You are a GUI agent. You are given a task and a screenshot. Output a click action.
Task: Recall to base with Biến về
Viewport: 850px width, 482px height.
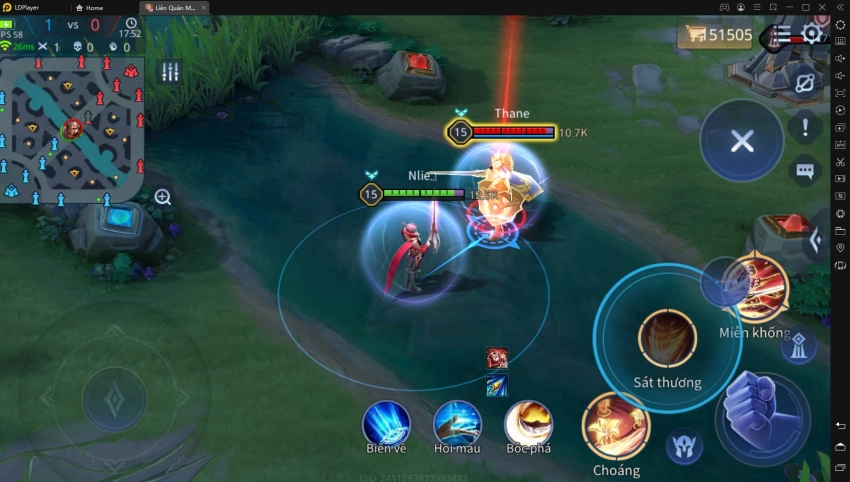[386, 423]
